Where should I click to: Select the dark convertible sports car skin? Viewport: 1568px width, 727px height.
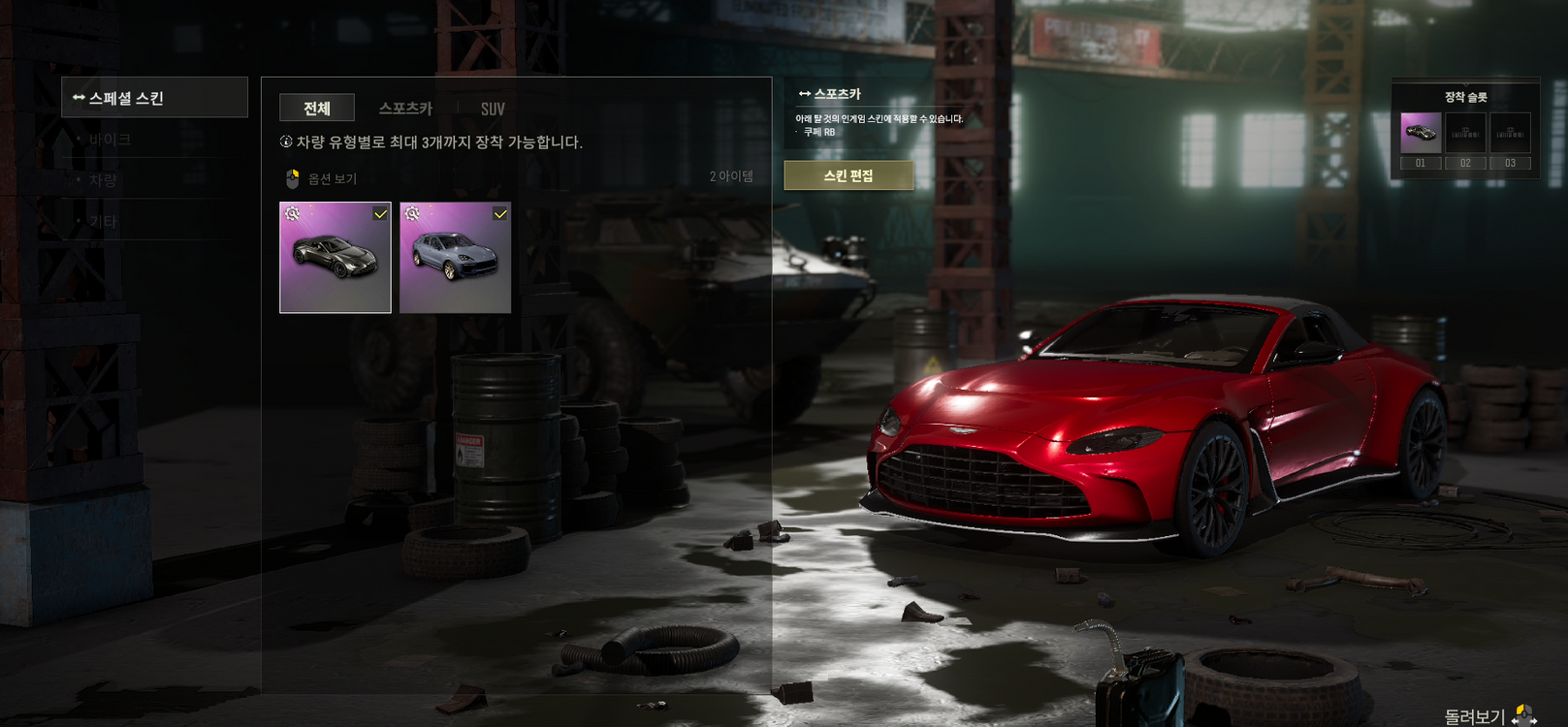click(x=336, y=258)
